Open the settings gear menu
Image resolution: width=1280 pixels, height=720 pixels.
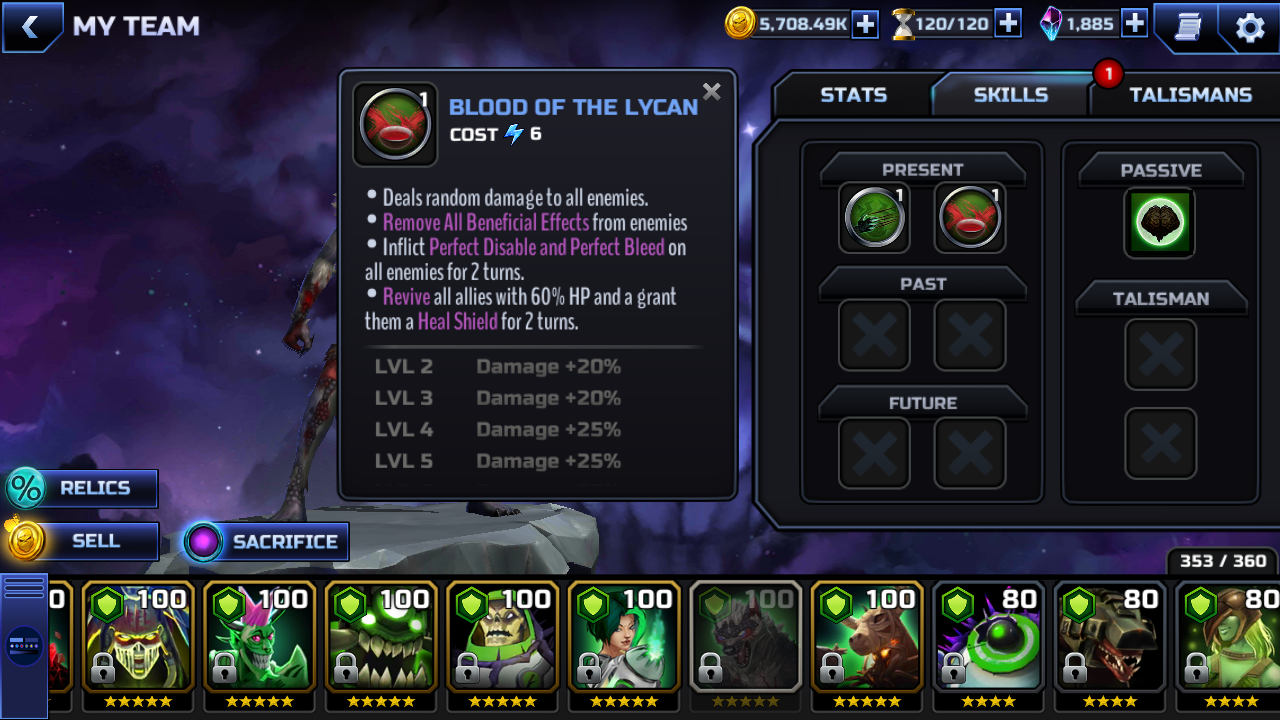click(x=1250, y=27)
